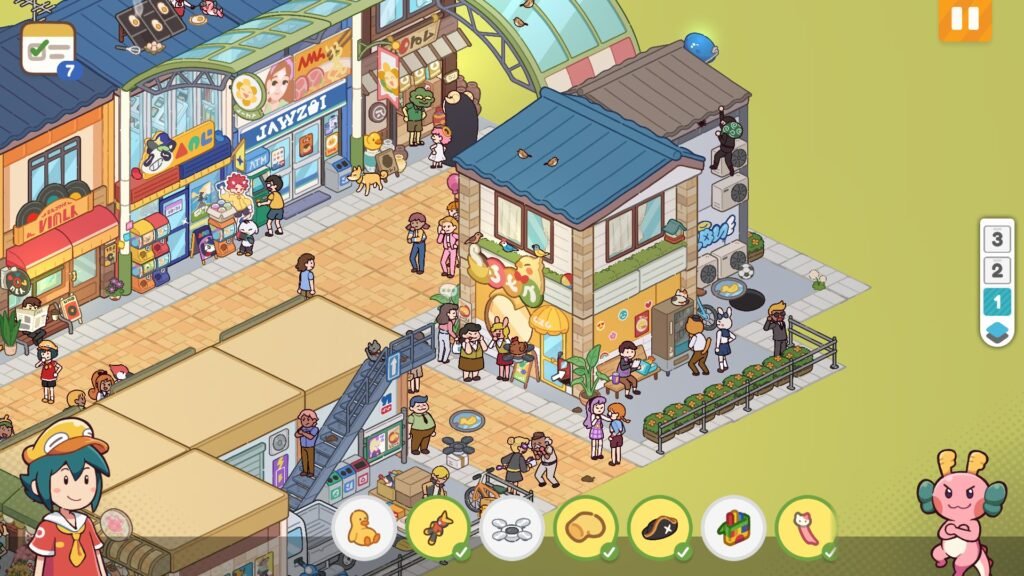1024x576 pixels.
Task: Open the checklist with the 7 badge
Action: point(48,48)
